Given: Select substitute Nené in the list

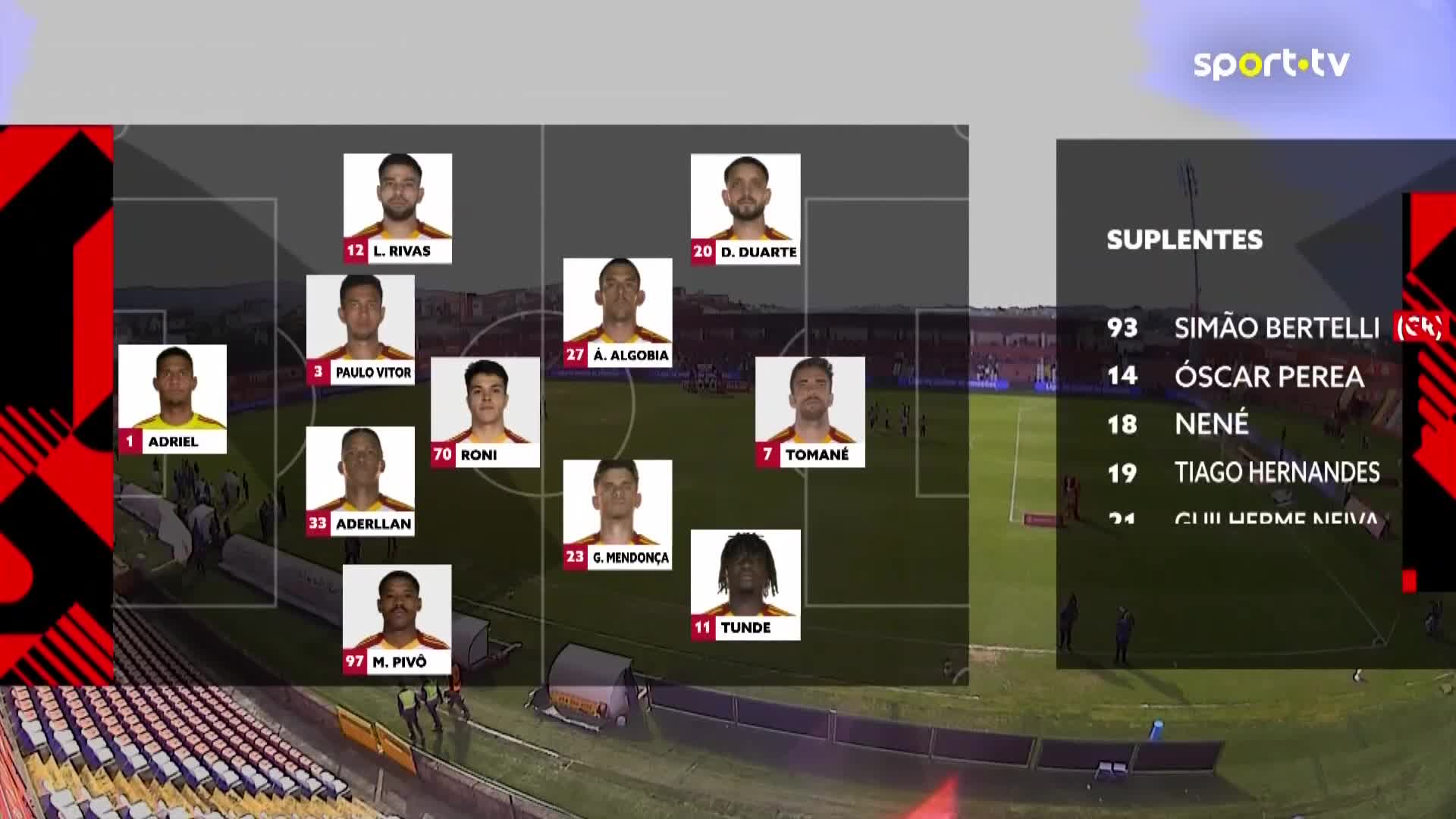Looking at the screenshot, I should click(x=1211, y=424).
